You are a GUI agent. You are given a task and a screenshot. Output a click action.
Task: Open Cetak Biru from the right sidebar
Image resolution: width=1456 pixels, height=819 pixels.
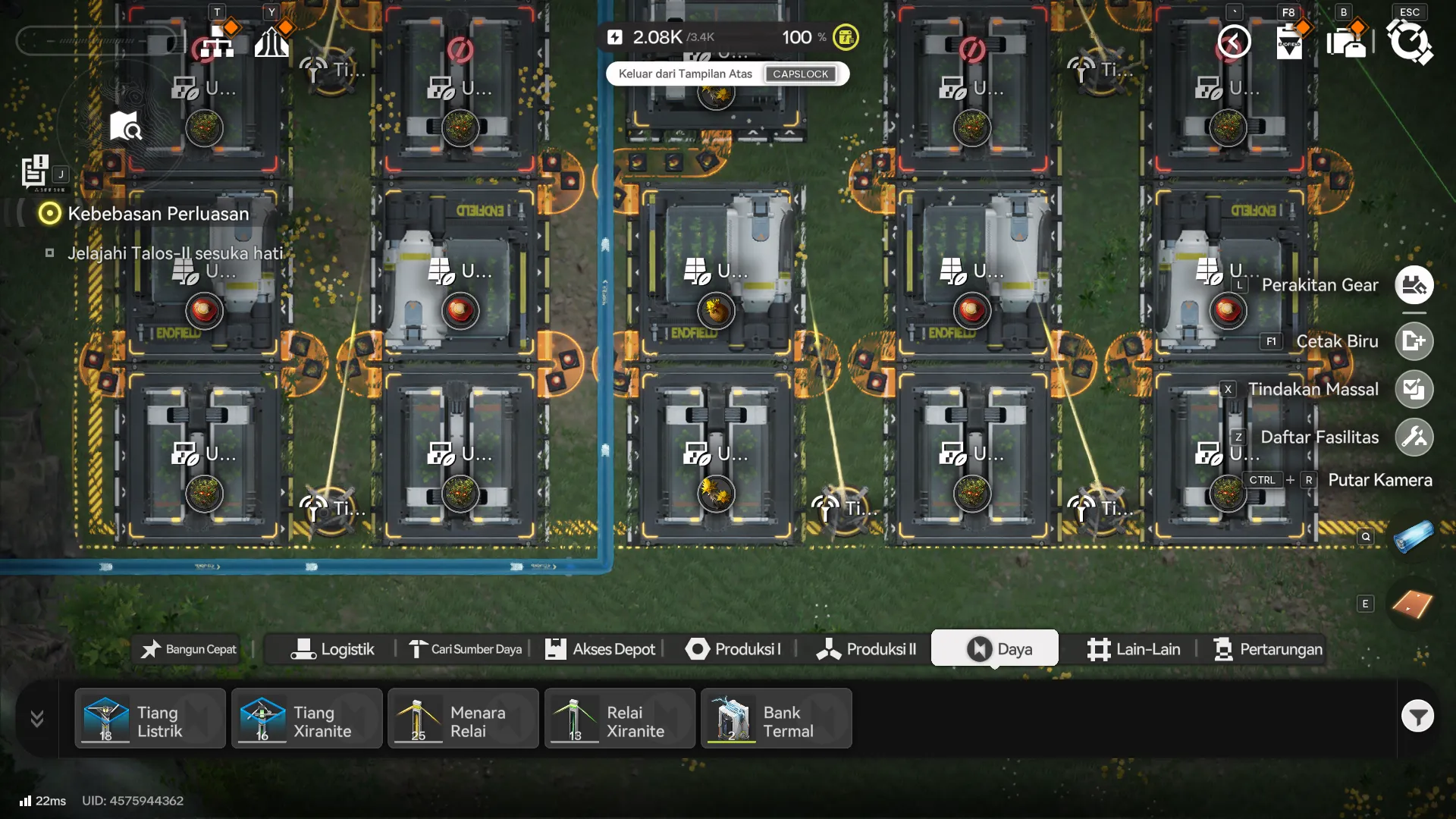tap(1414, 341)
